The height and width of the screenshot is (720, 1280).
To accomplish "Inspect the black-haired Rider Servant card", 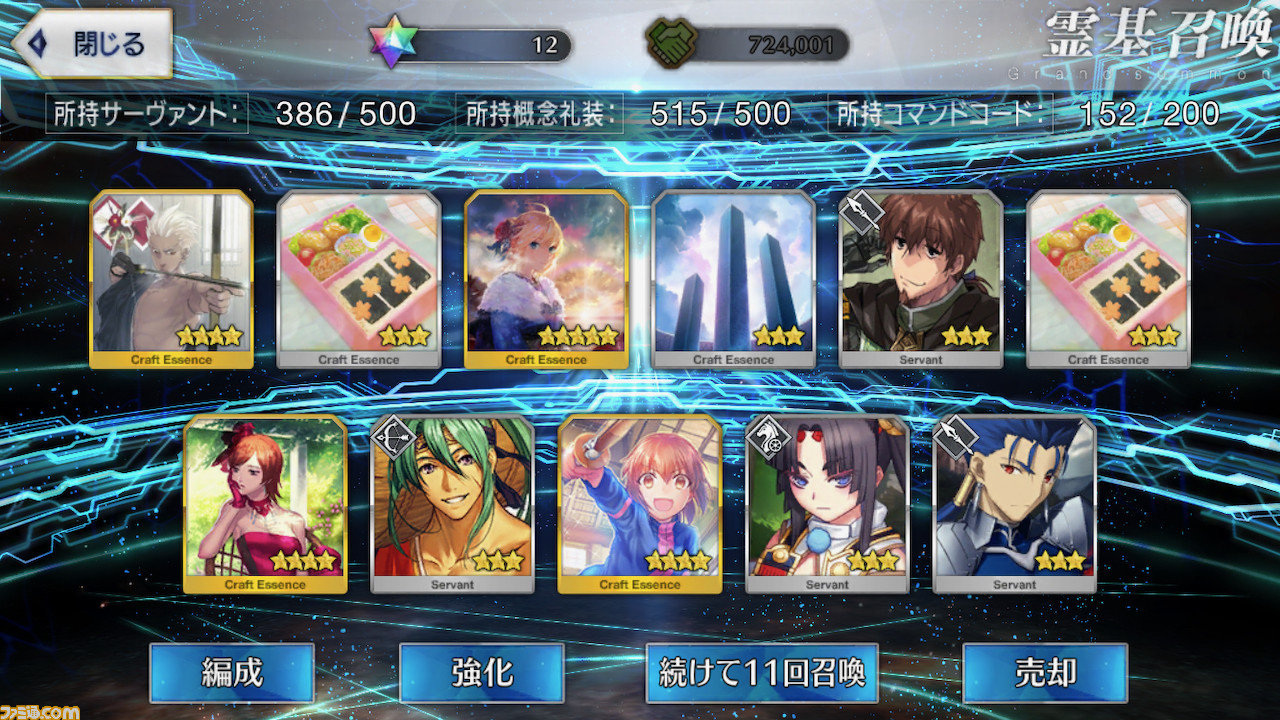I will (x=827, y=503).
